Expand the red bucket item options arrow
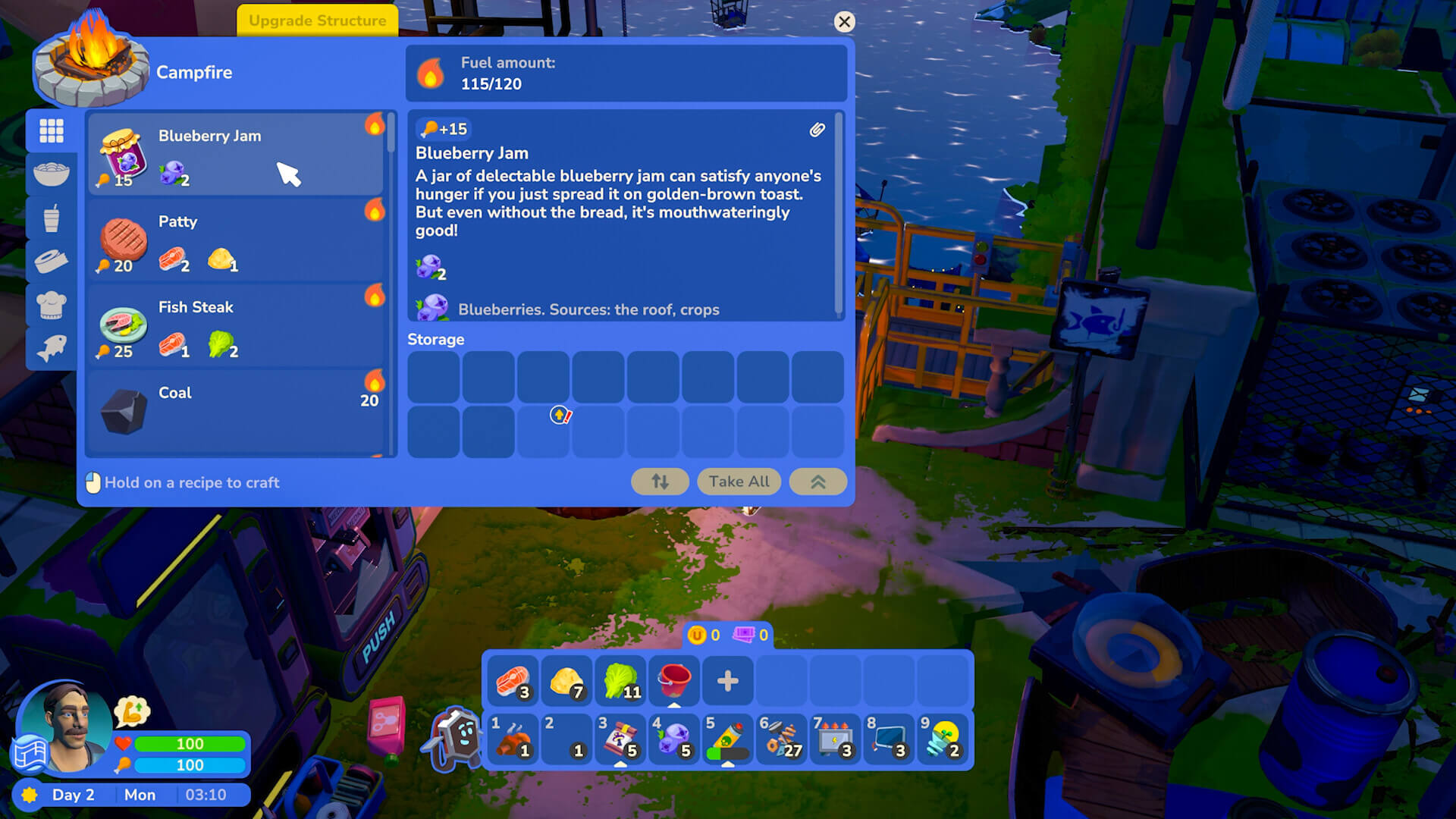The image size is (1456, 819). pos(674,706)
